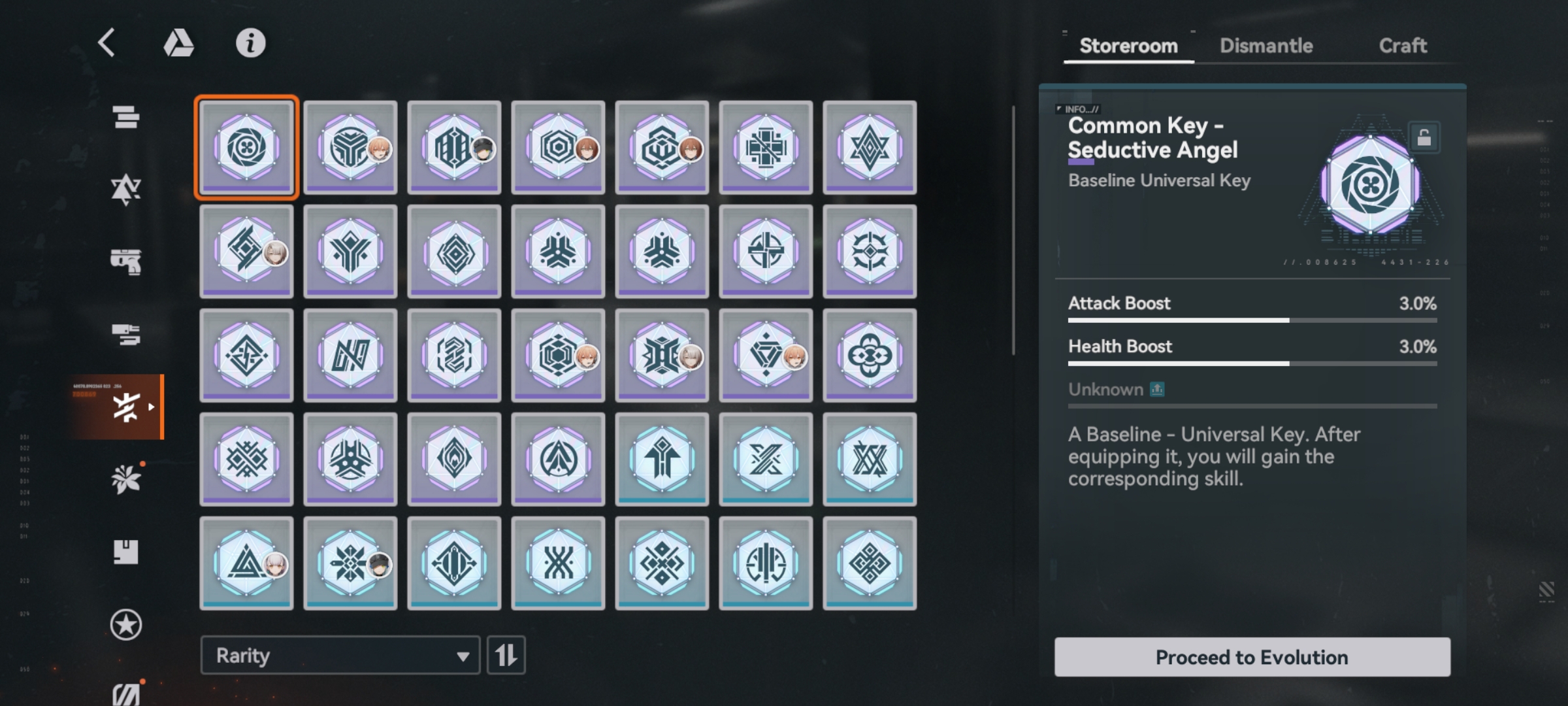Viewport: 1568px width, 706px height.
Task: Switch to the Dismantle tab
Action: (1266, 46)
